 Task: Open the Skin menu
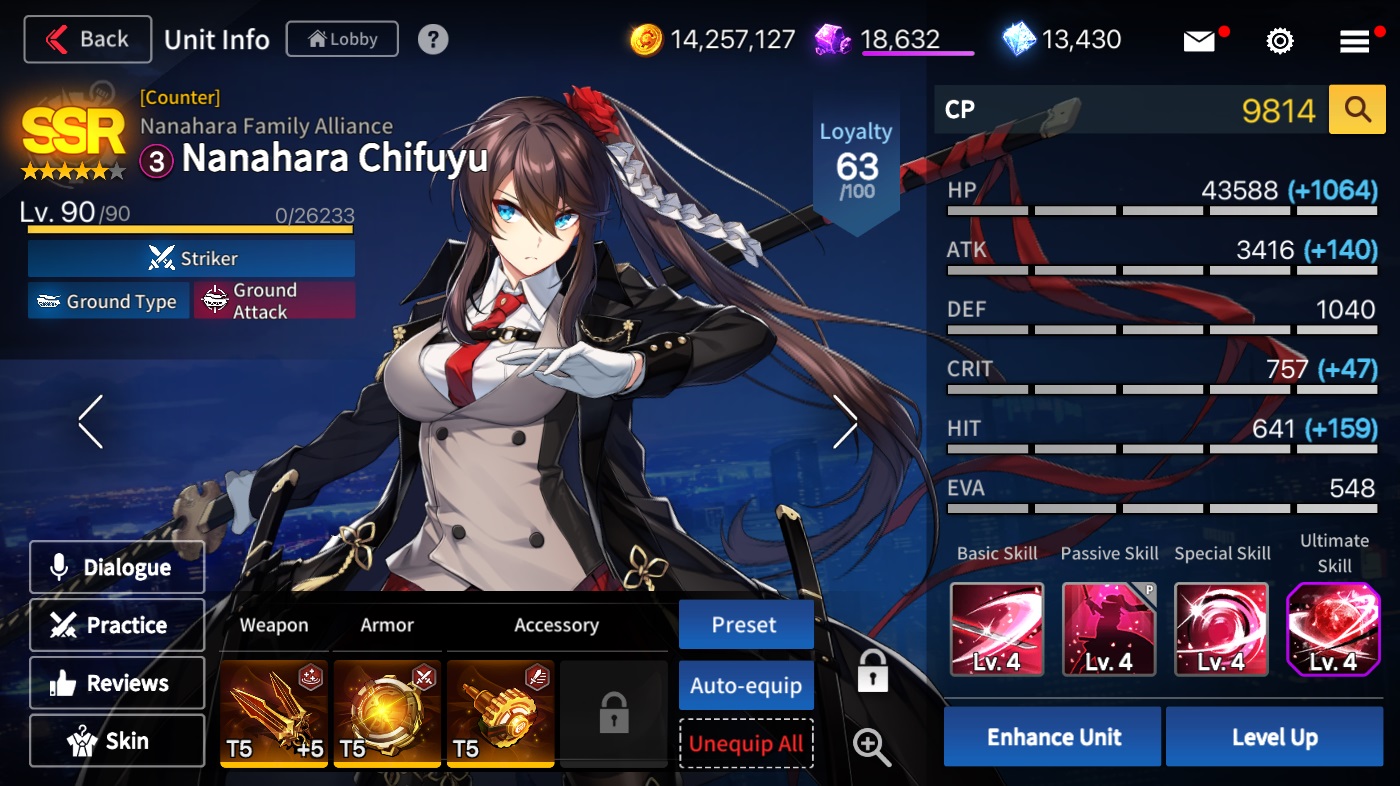click(x=117, y=742)
